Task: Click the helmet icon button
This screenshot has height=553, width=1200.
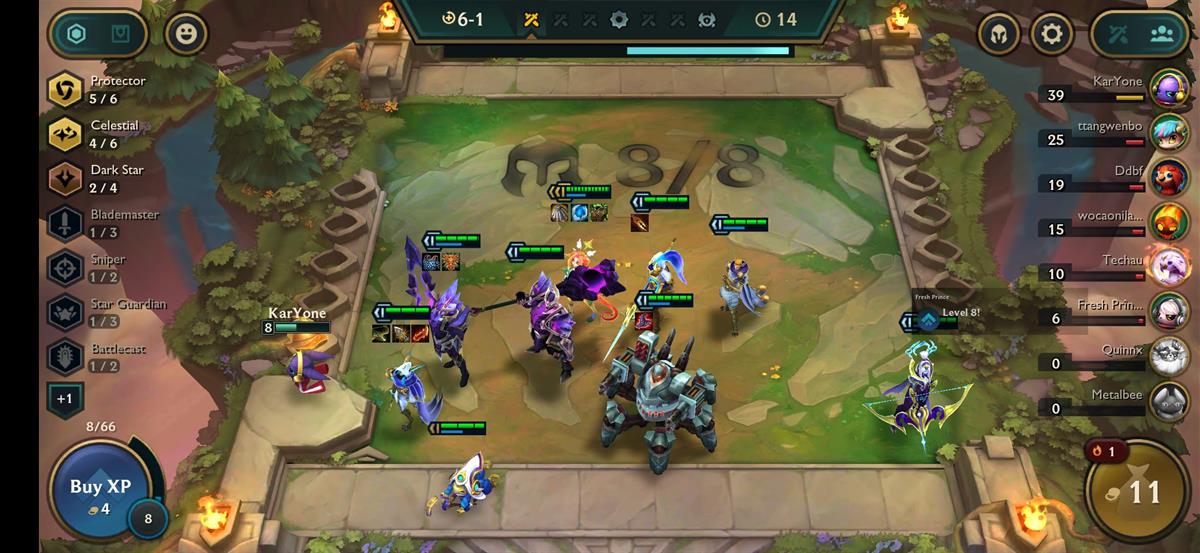Action: [998, 35]
